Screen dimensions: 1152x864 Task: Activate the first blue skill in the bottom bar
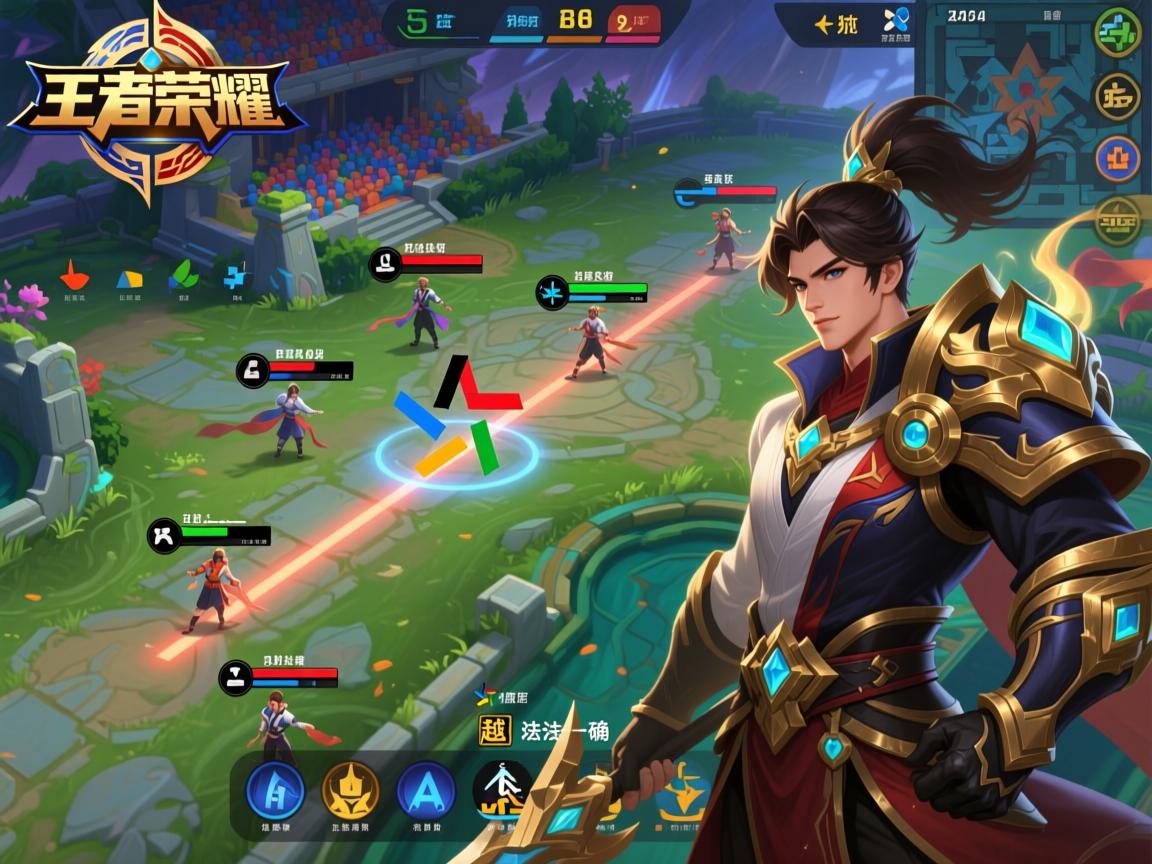(x=276, y=789)
